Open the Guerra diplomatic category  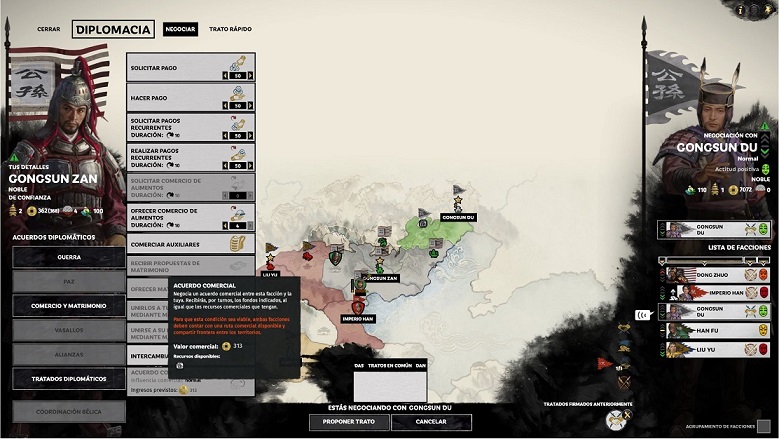[69, 257]
